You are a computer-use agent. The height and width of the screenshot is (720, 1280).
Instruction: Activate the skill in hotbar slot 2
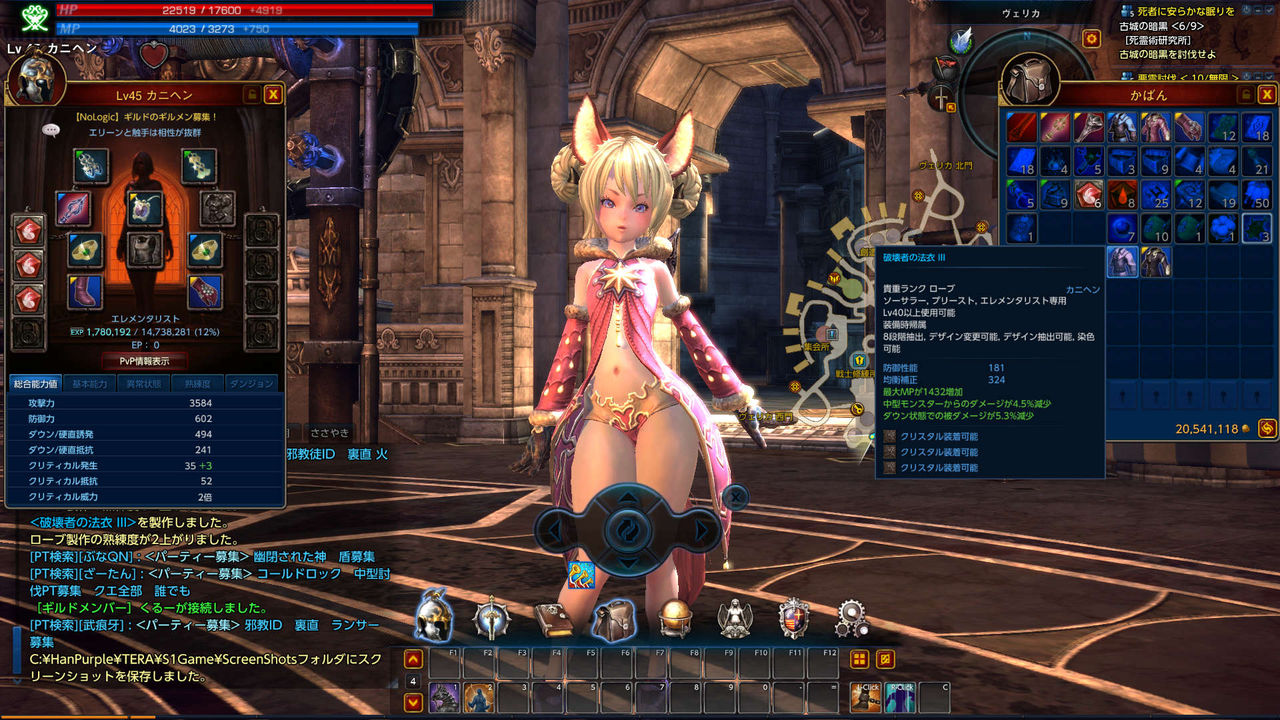click(x=478, y=697)
